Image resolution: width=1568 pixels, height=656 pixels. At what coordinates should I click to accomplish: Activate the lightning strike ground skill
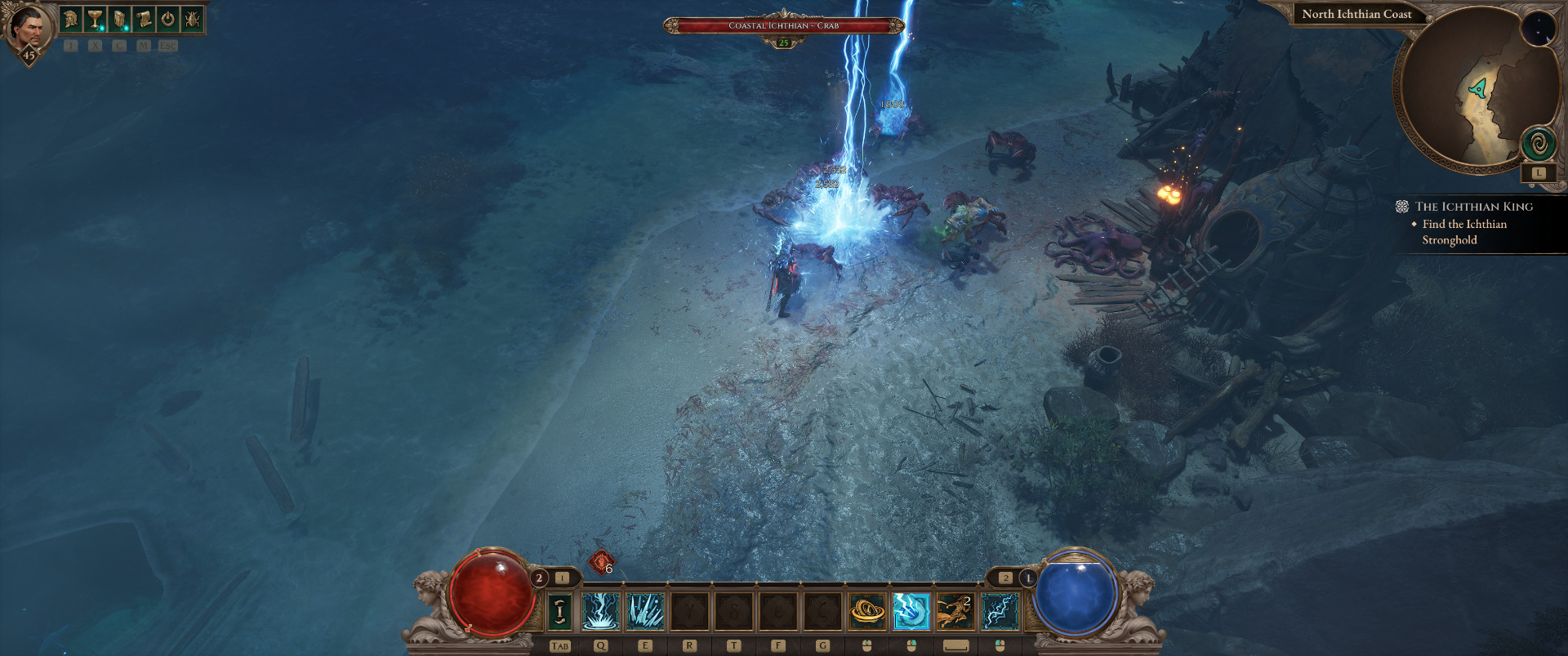[601, 611]
